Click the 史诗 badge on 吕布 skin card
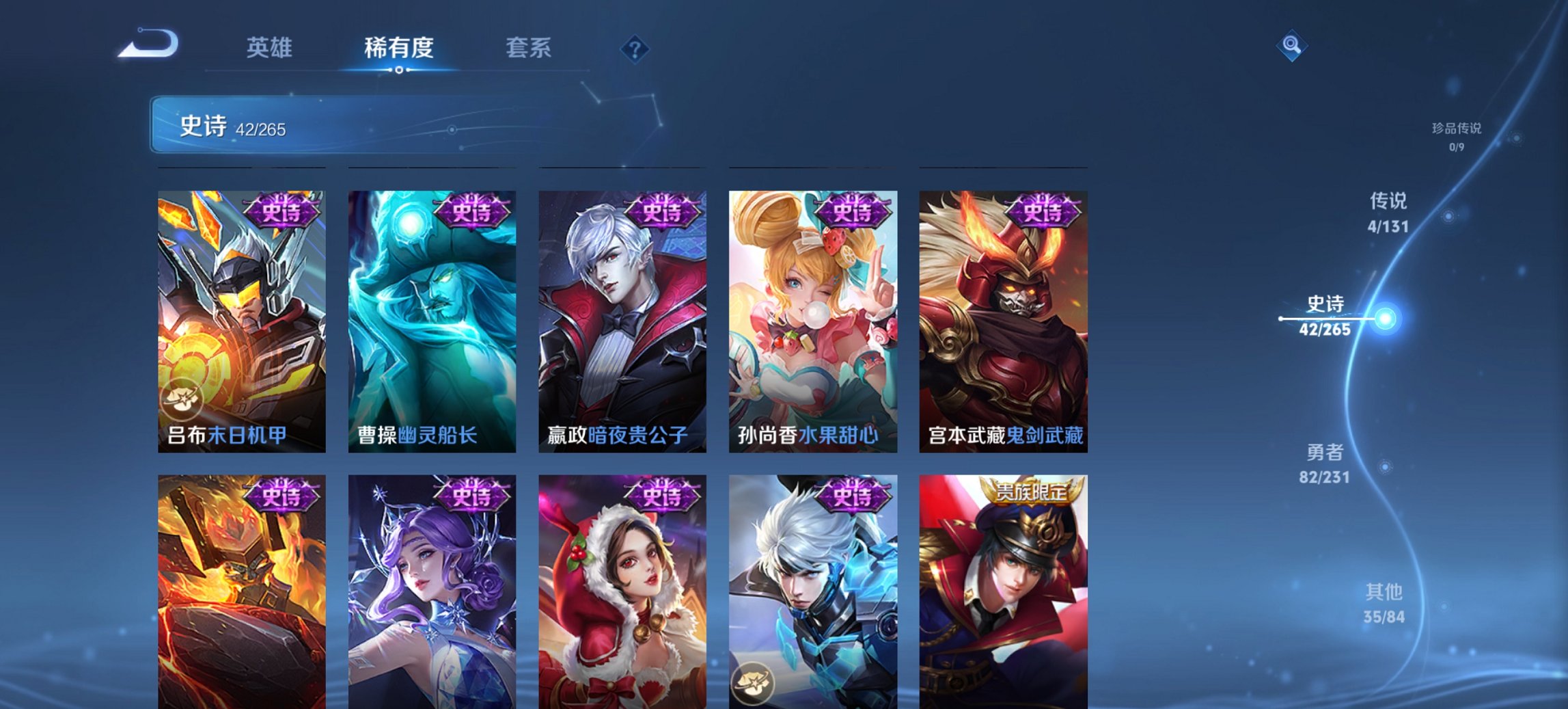 (x=281, y=215)
